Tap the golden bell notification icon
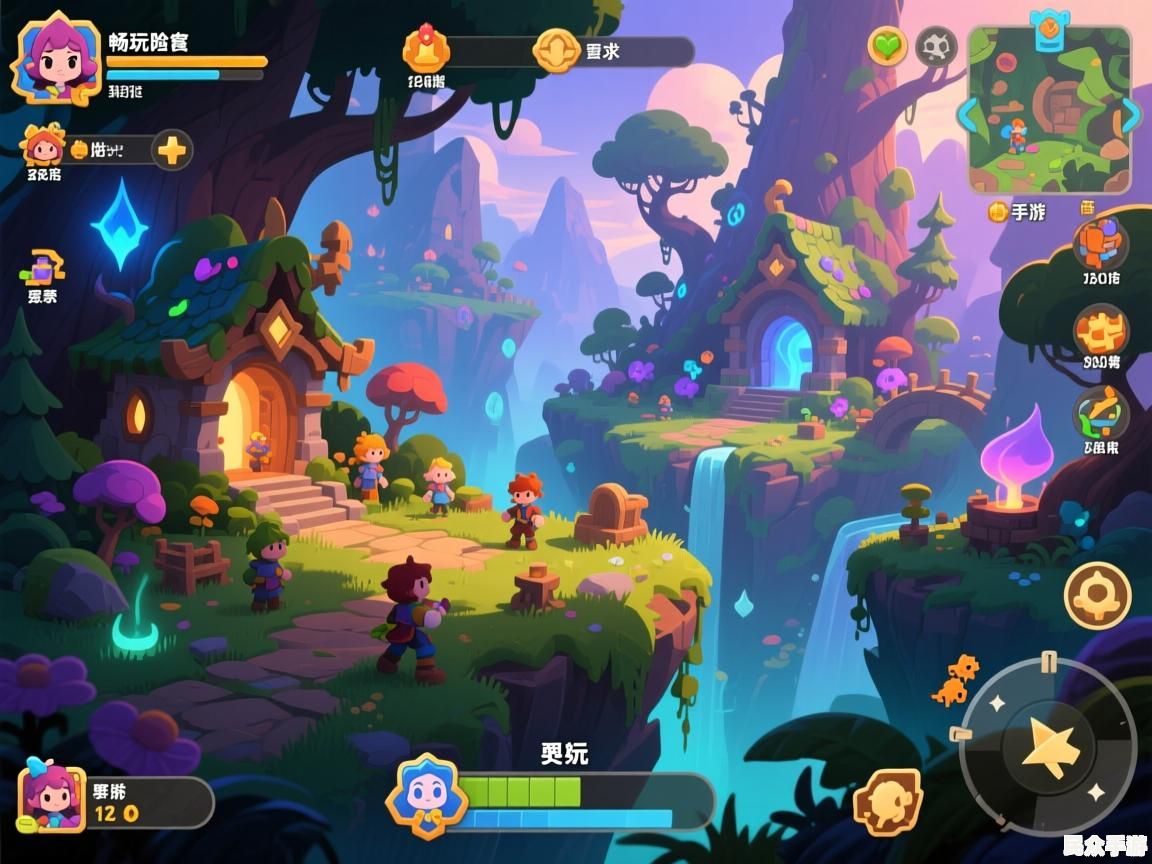Viewport: 1152px width, 864px height. [426, 48]
